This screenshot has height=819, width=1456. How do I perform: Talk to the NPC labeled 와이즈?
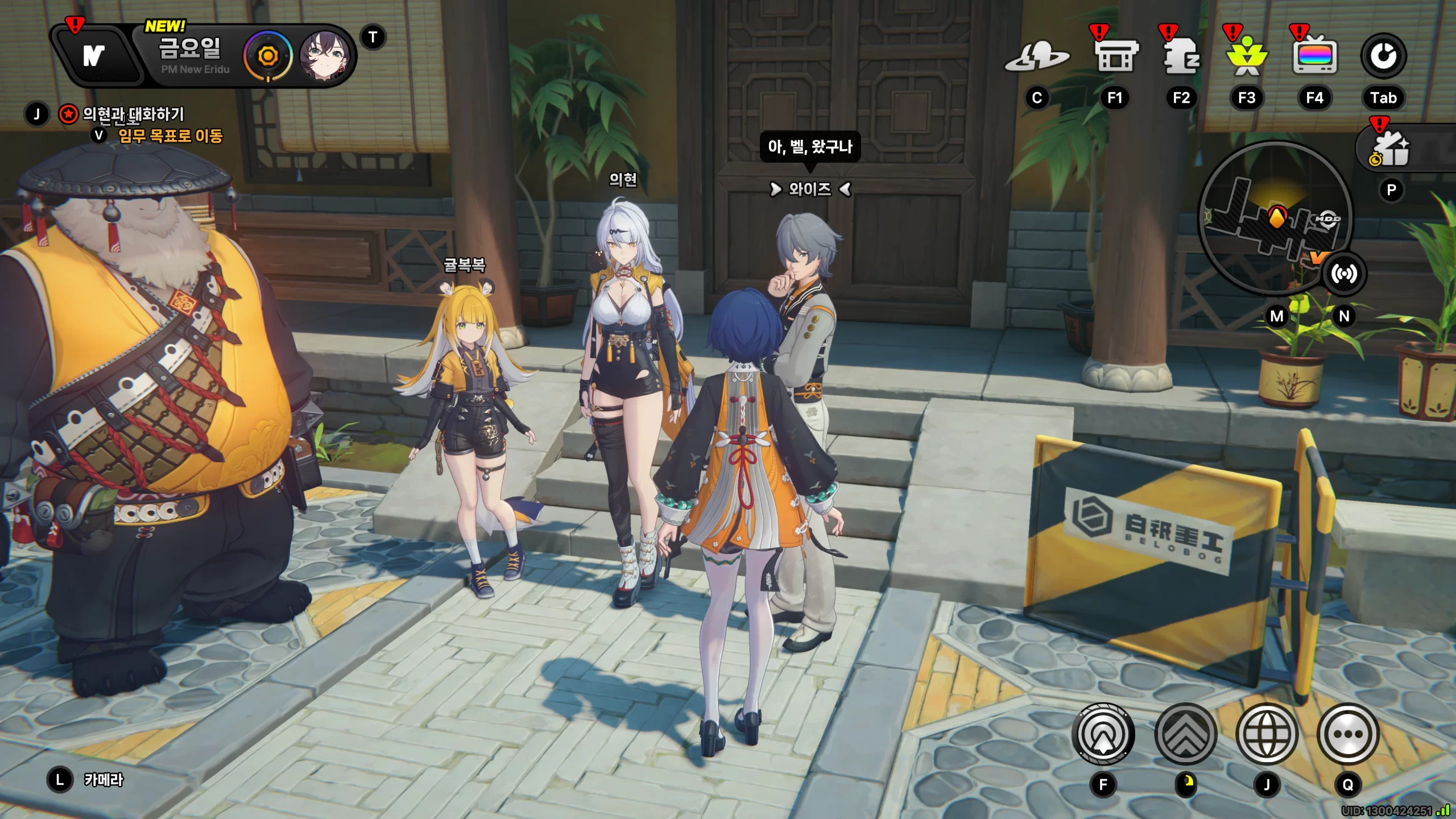coord(810,189)
